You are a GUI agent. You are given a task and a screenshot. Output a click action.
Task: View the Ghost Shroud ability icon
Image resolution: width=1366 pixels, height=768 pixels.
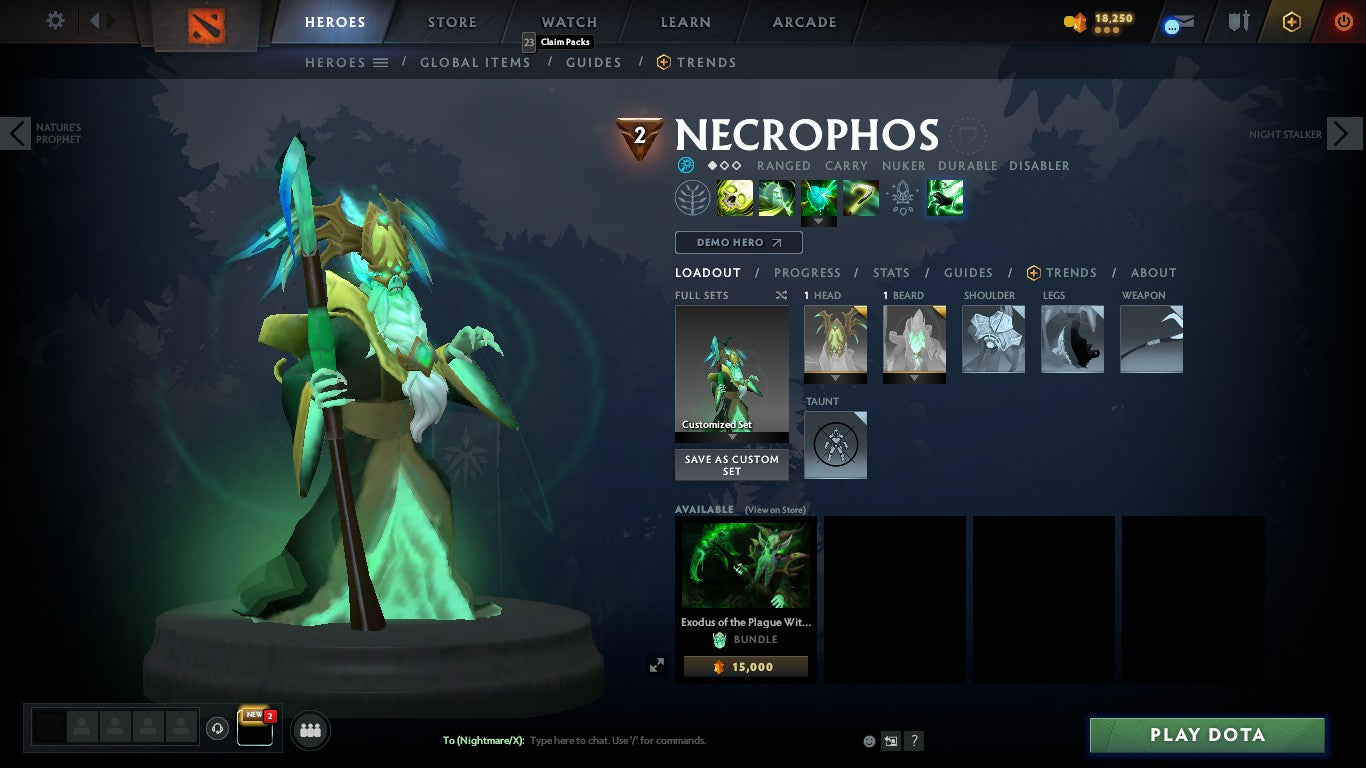tap(777, 196)
